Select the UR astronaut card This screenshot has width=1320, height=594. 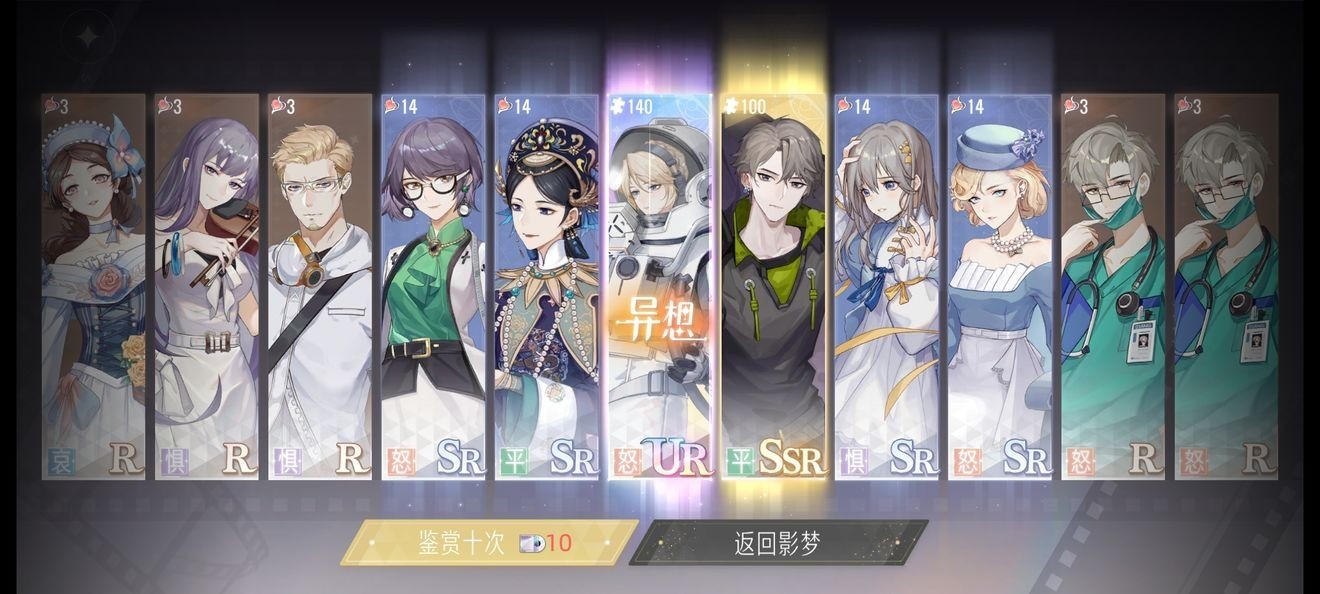(x=660, y=287)
